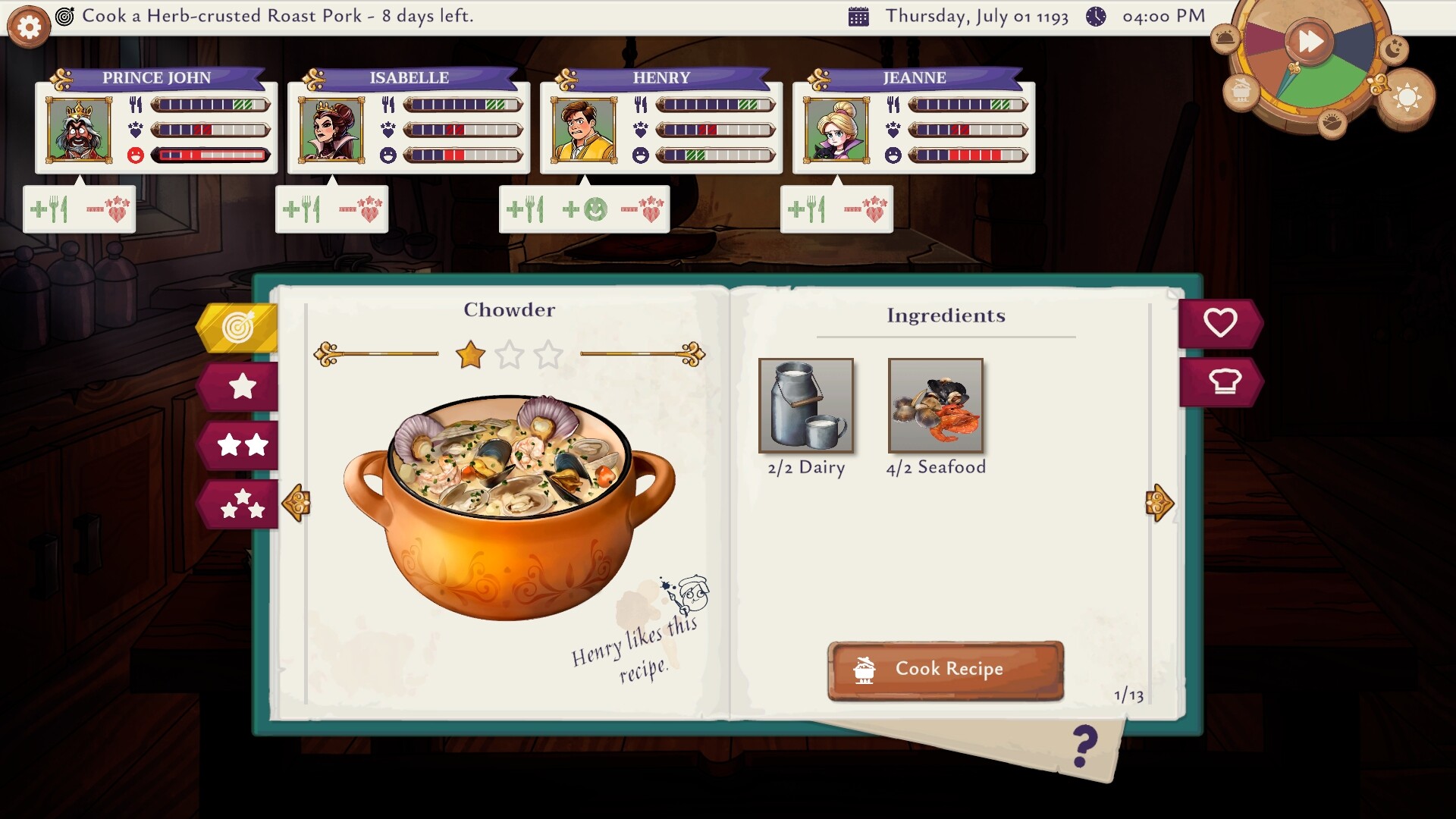Select the Dairy ingredient tile

coord(806,406)
